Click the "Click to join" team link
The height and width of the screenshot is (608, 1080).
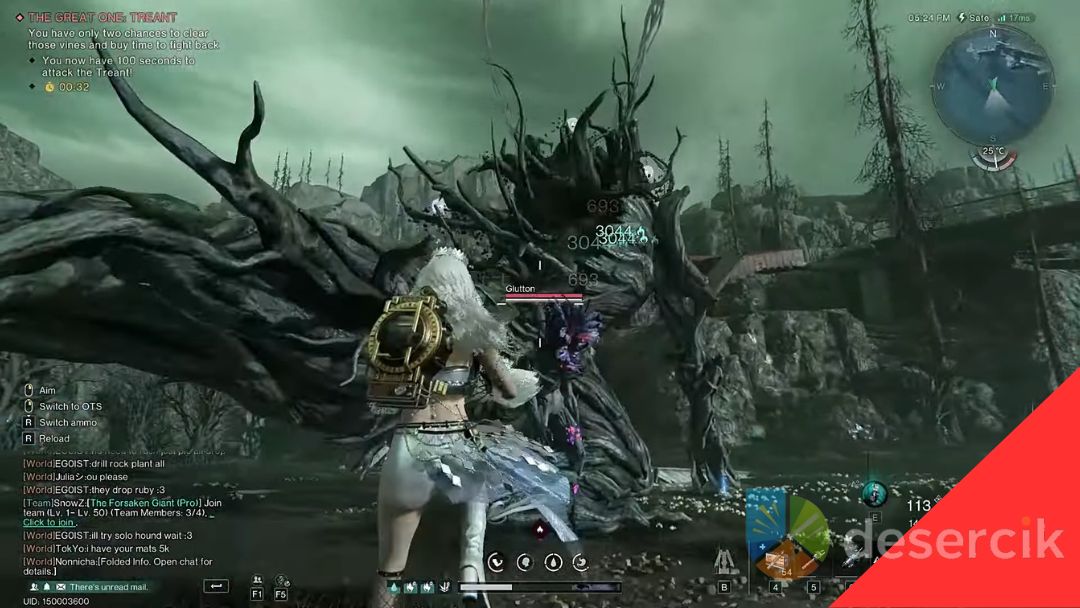(49, 523)
